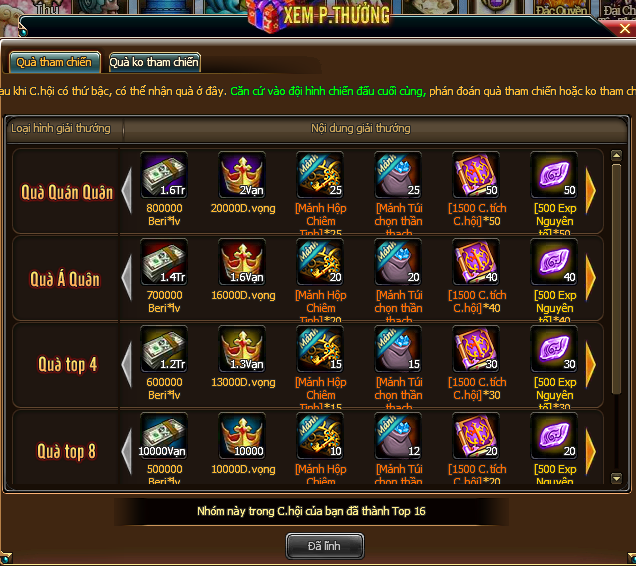Select the 500000 Beri reward in Quà top 8
The image size is (636, 566).
[164, 436]
